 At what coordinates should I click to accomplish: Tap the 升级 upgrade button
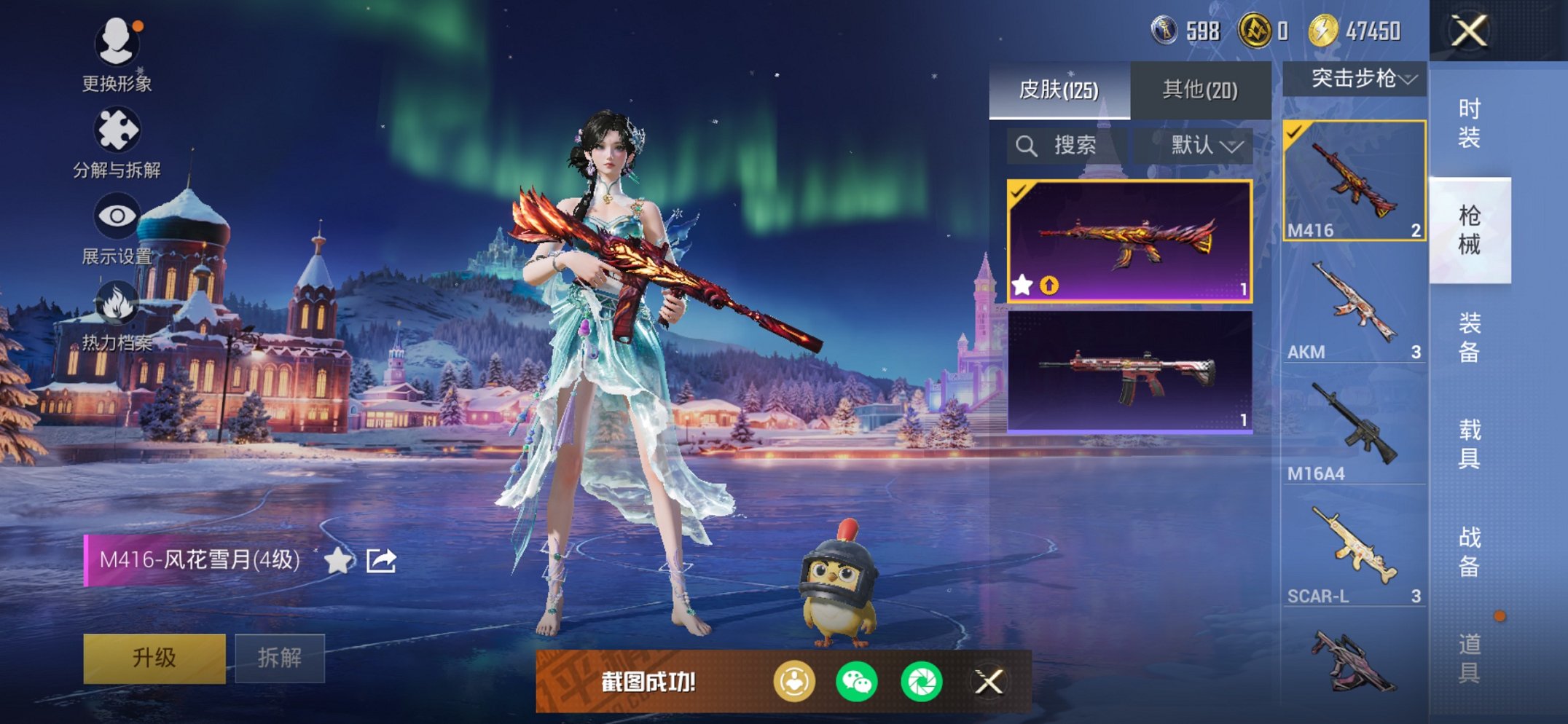pos(154,658)
